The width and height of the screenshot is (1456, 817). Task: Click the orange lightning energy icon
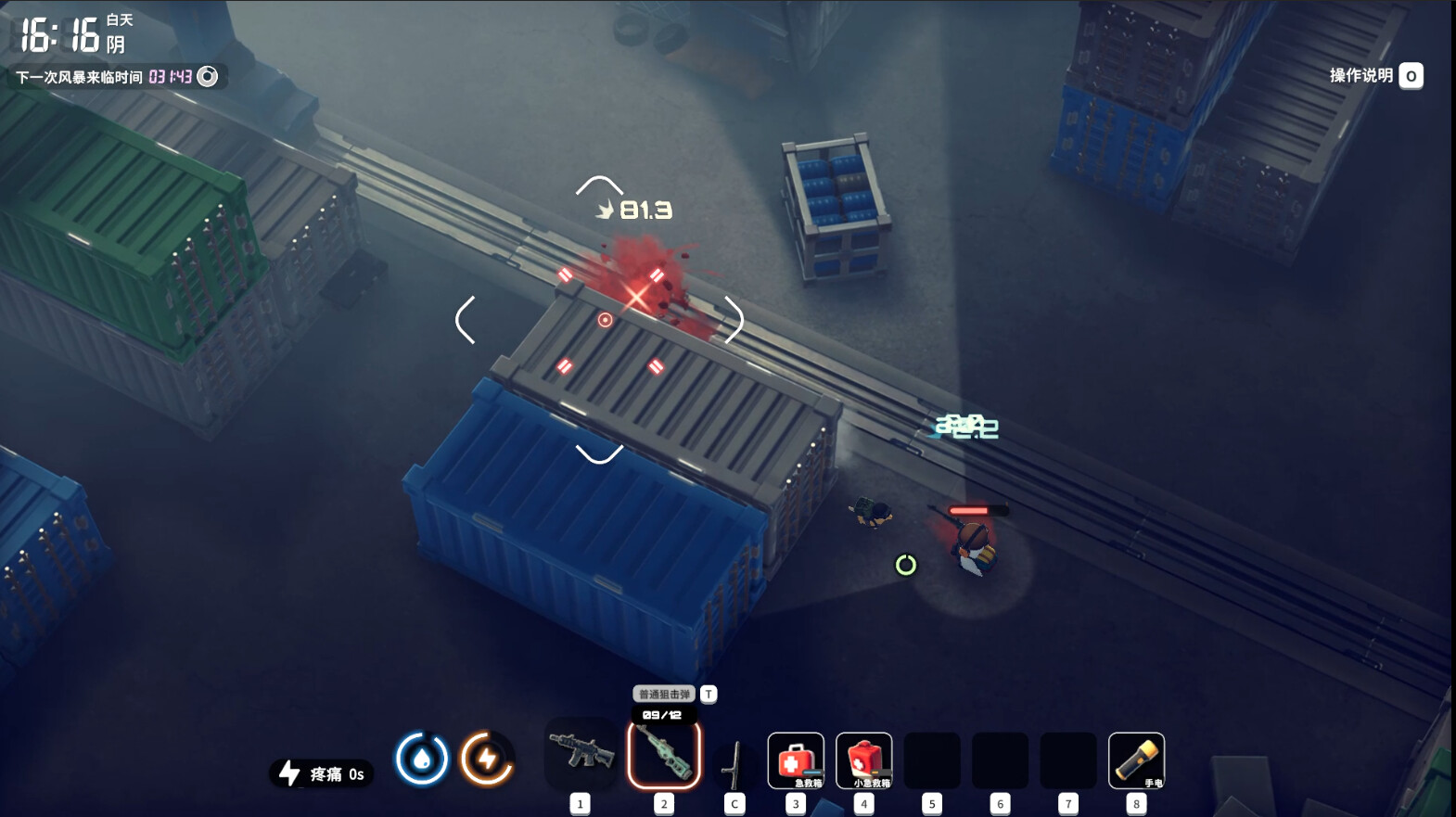click(487, 759)
